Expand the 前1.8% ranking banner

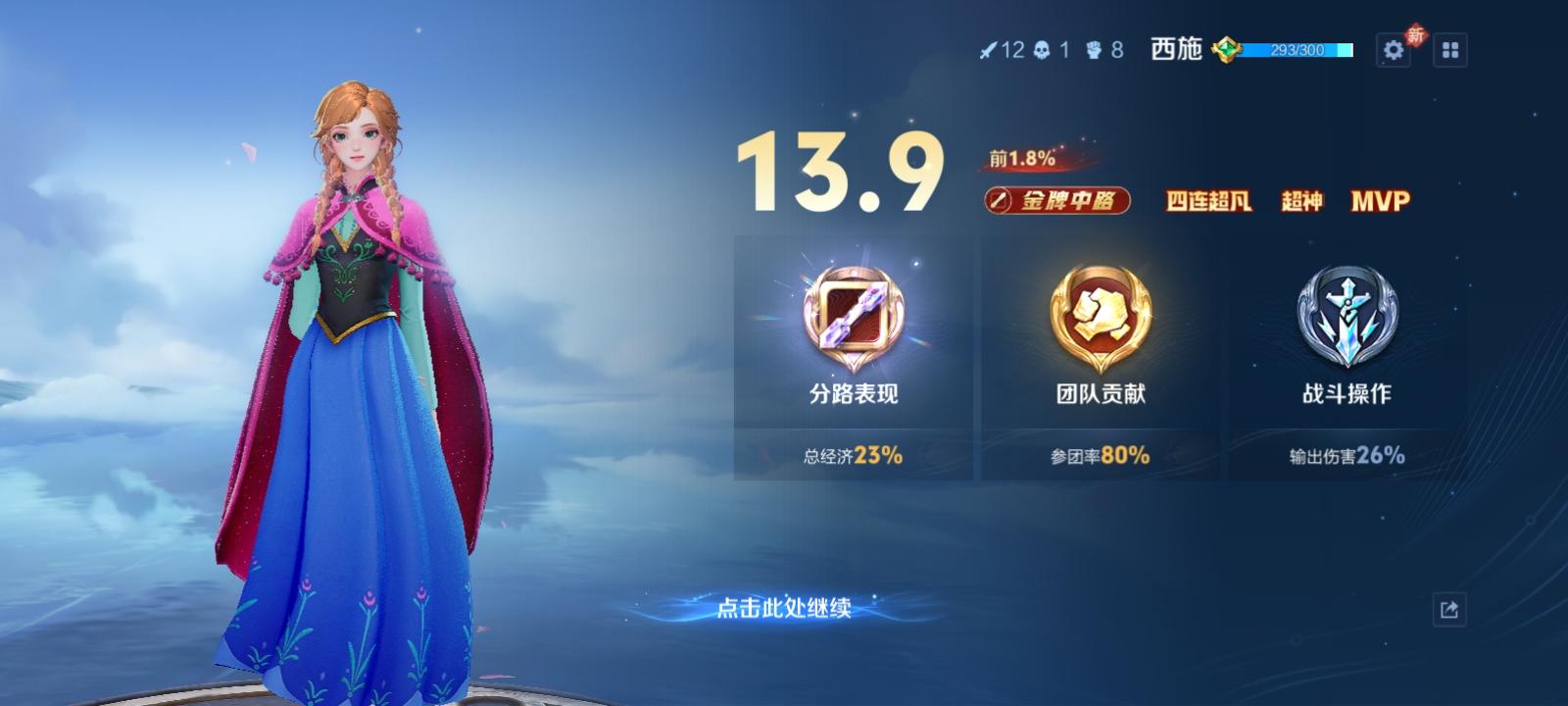pyautogui.click(x=1019, y=157)
